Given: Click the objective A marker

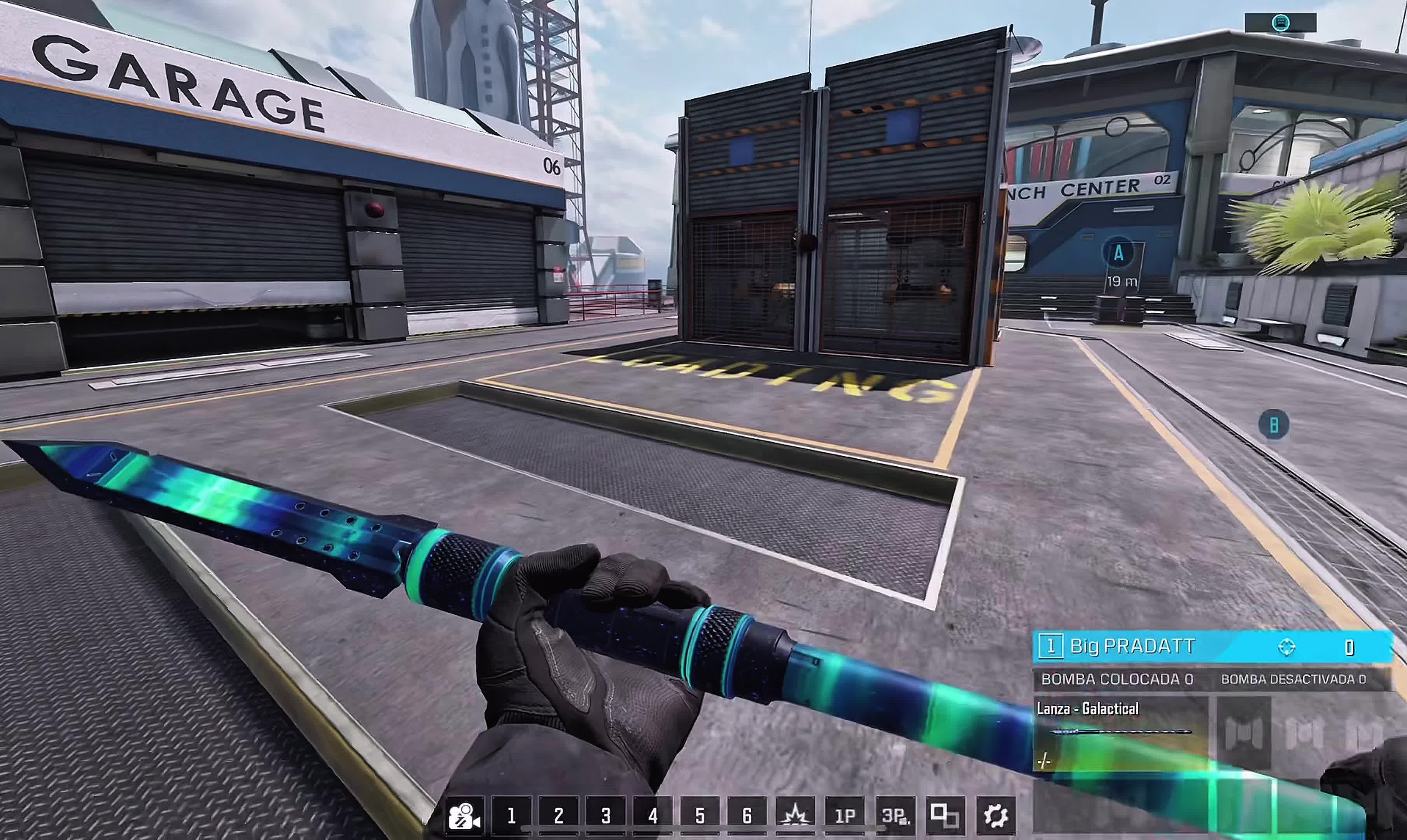Looking at the screenshot, I should [x=1118, y=253].
